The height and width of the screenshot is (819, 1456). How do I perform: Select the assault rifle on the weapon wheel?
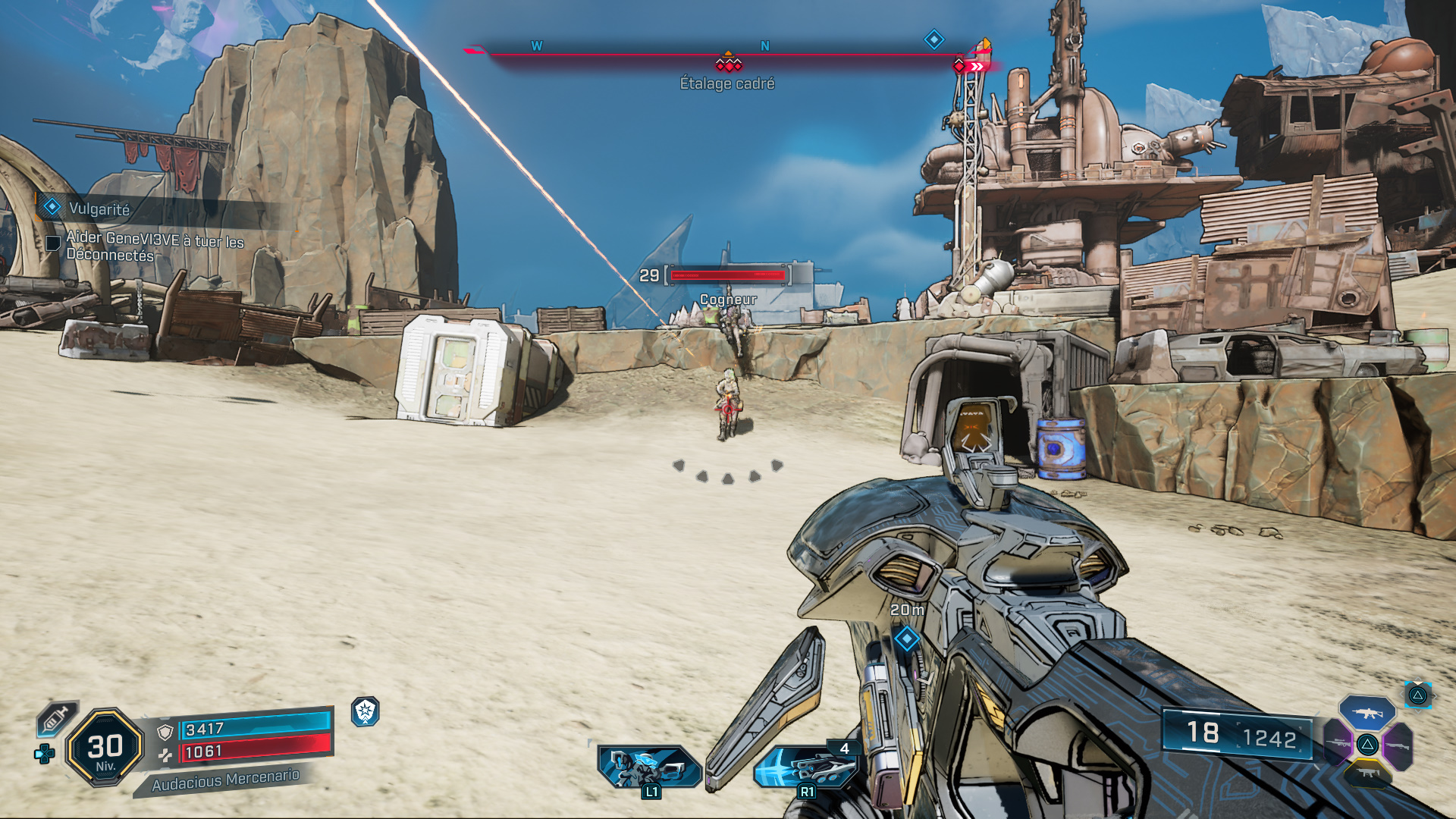(x=1367, y=714)
